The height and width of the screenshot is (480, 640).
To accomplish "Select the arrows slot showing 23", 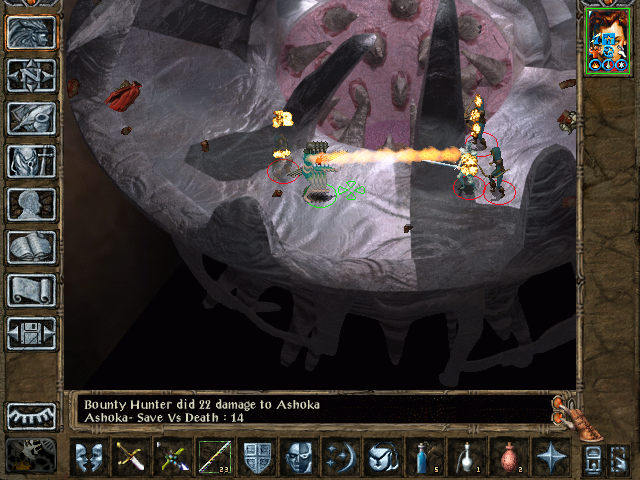I will coord(214,459).
